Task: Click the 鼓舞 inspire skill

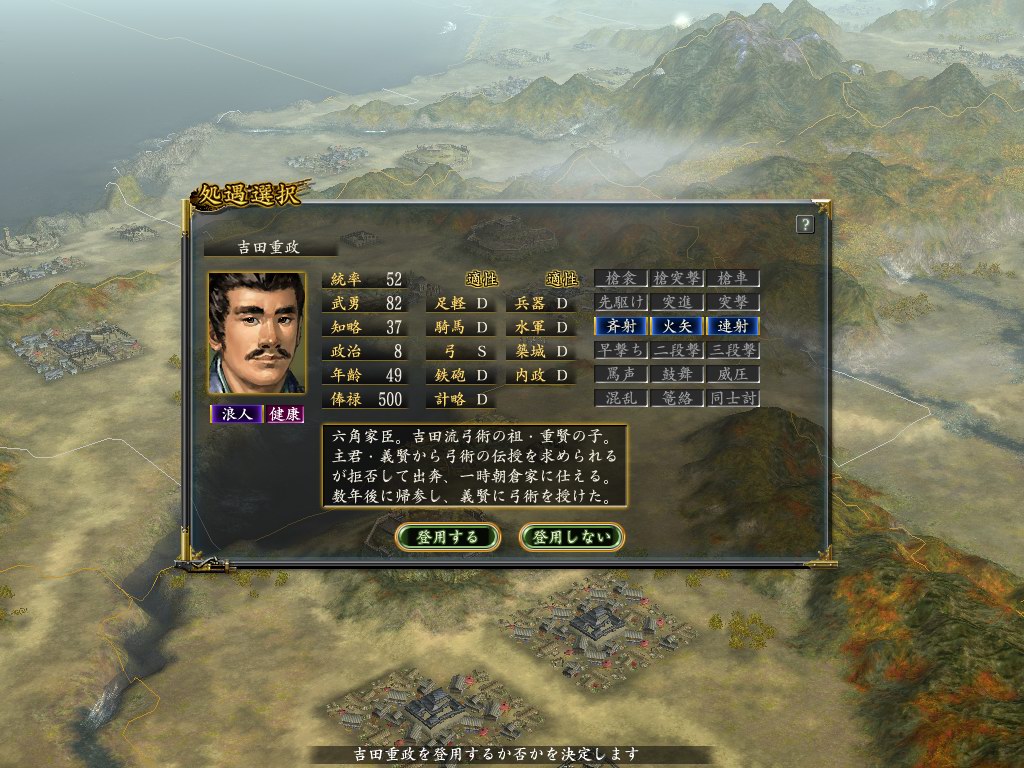Action: point(677,374)
